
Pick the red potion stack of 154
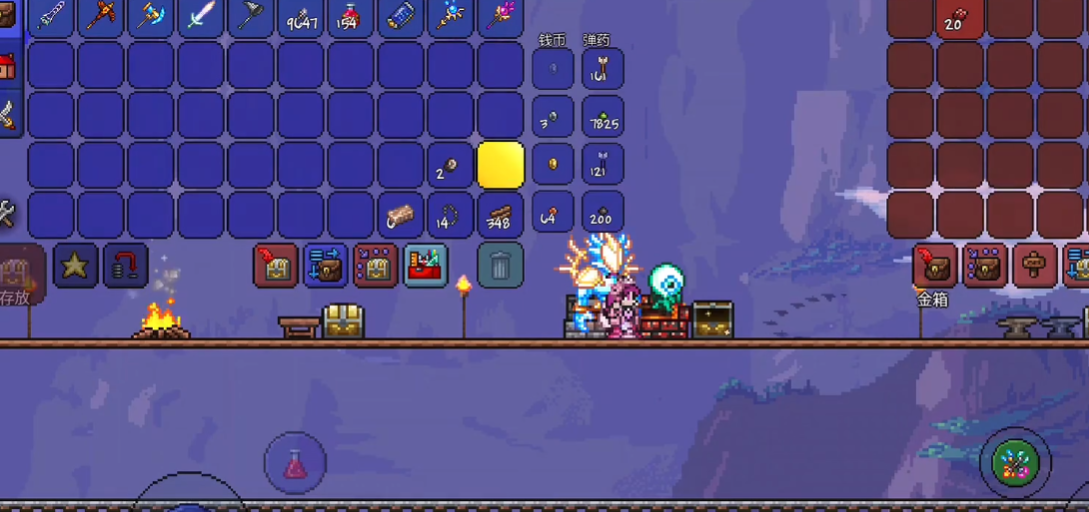pyautogui.click(x=351, y=17)
